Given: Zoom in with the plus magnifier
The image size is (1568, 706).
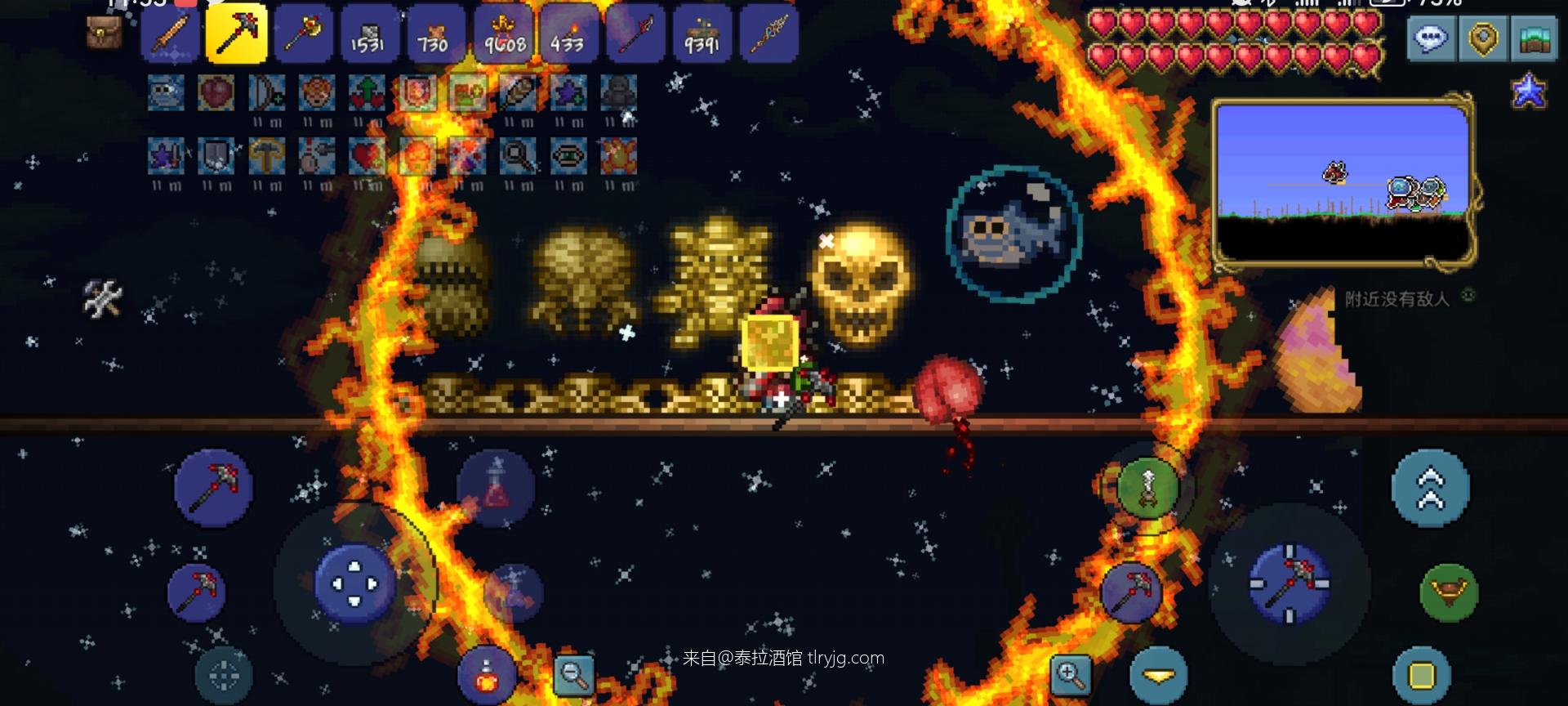Looking at the screenshot, I should (x=1070, y=674).
